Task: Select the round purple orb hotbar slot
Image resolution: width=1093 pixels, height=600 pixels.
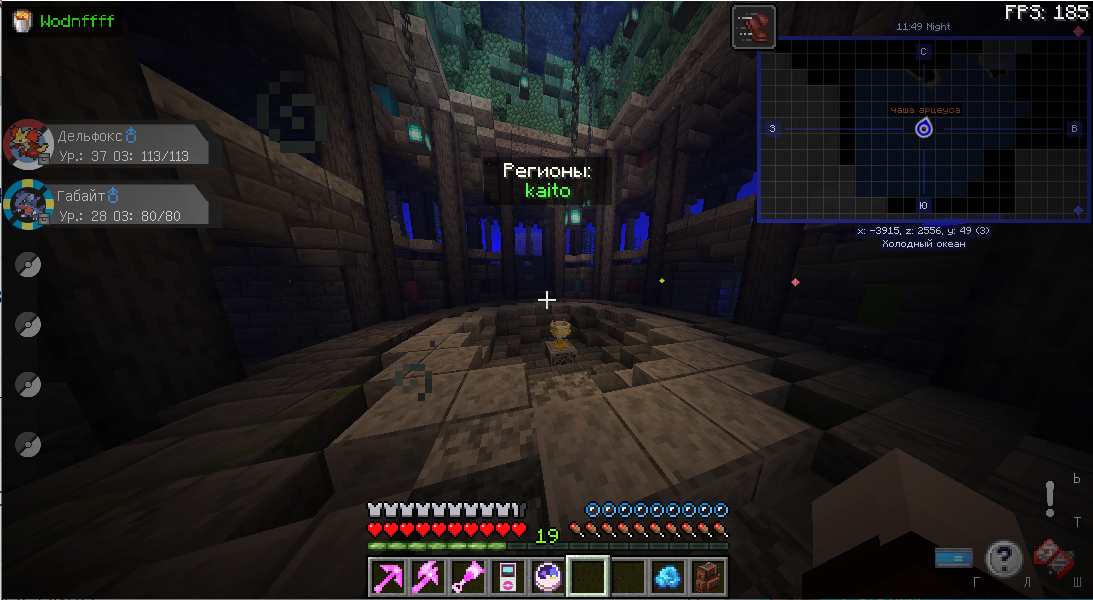Action: click(x=547, y=577)
